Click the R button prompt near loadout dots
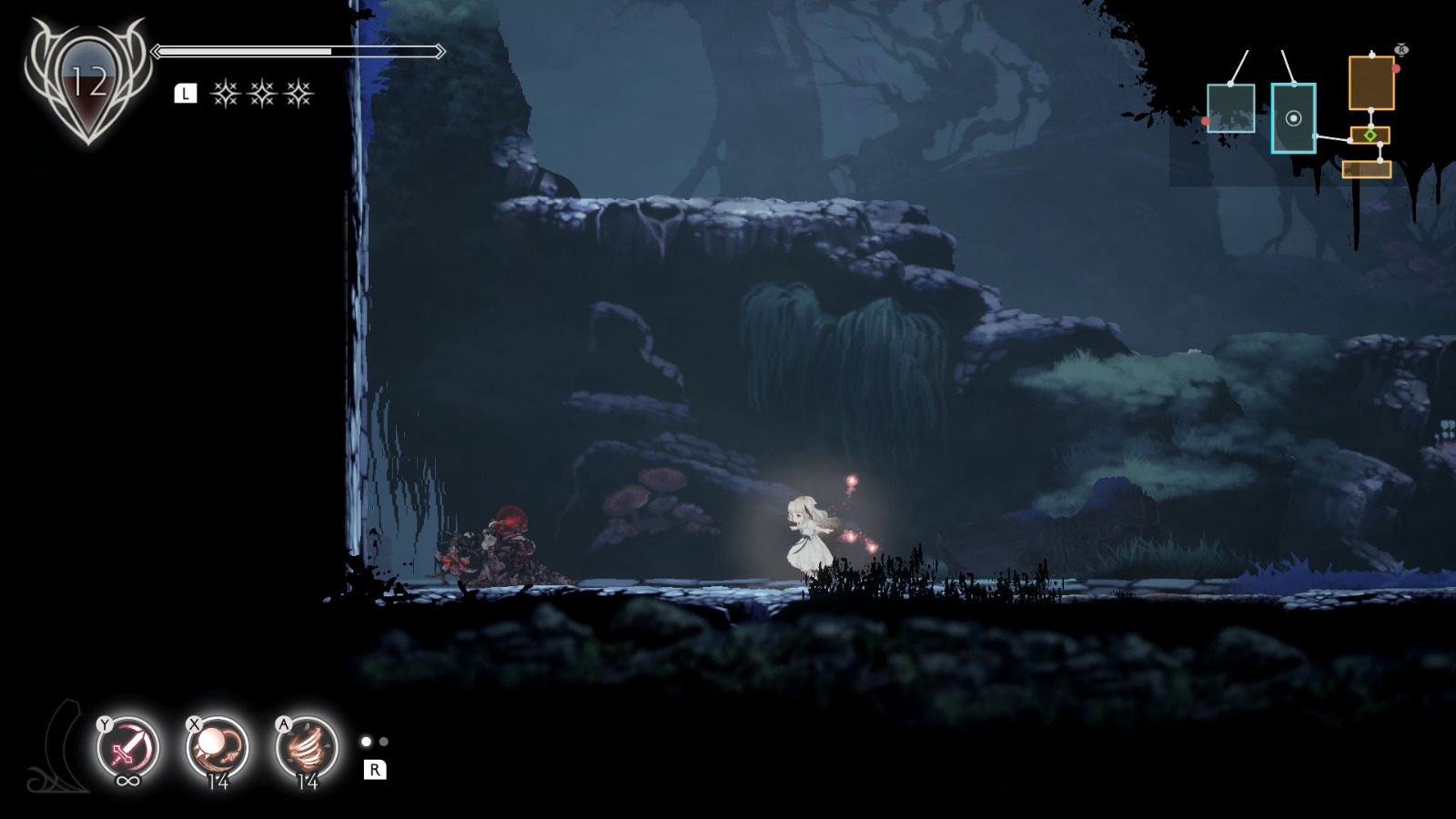Screen dimensions: 1456x819 click(x=375, y=769)
